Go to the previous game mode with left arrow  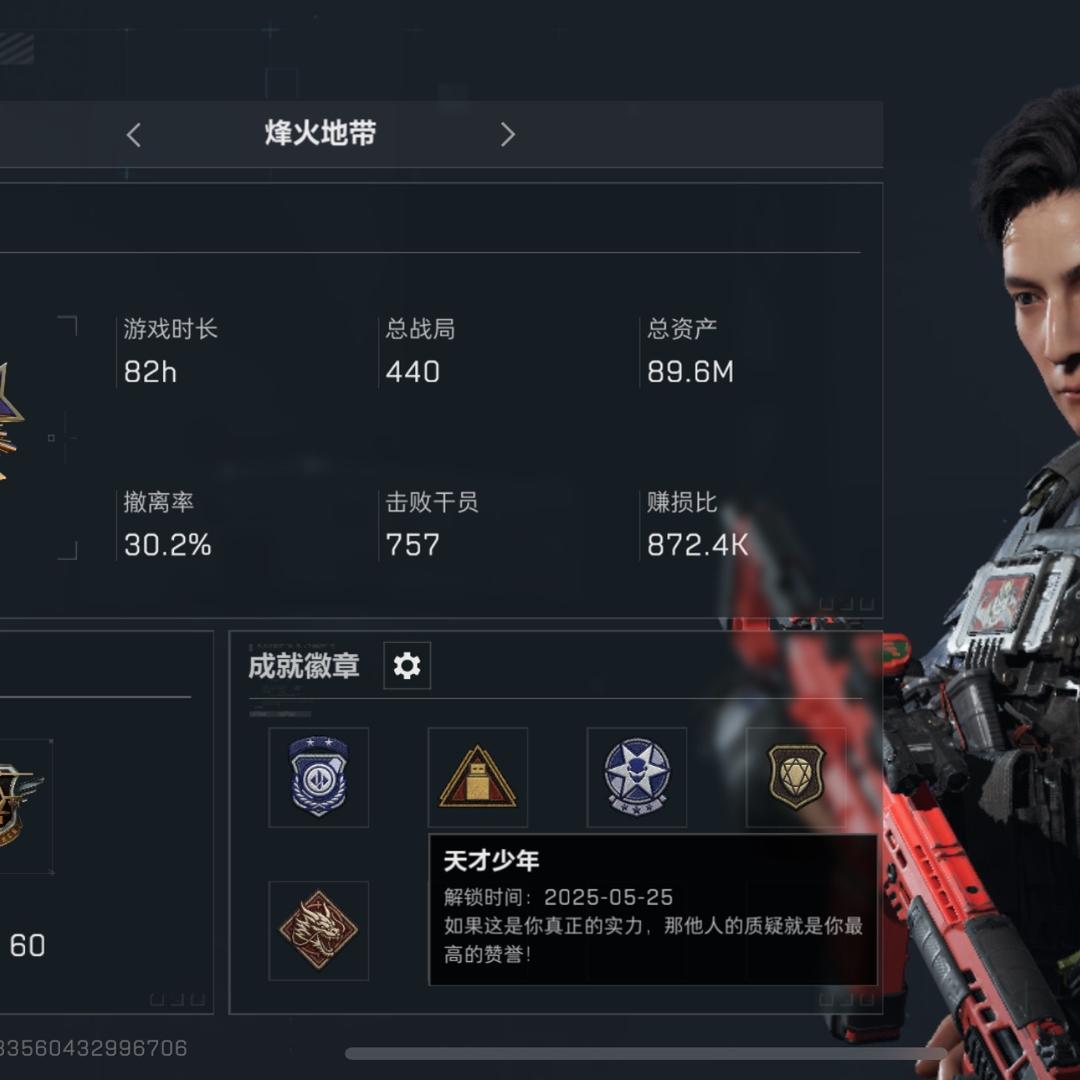(x=134, y=135)
